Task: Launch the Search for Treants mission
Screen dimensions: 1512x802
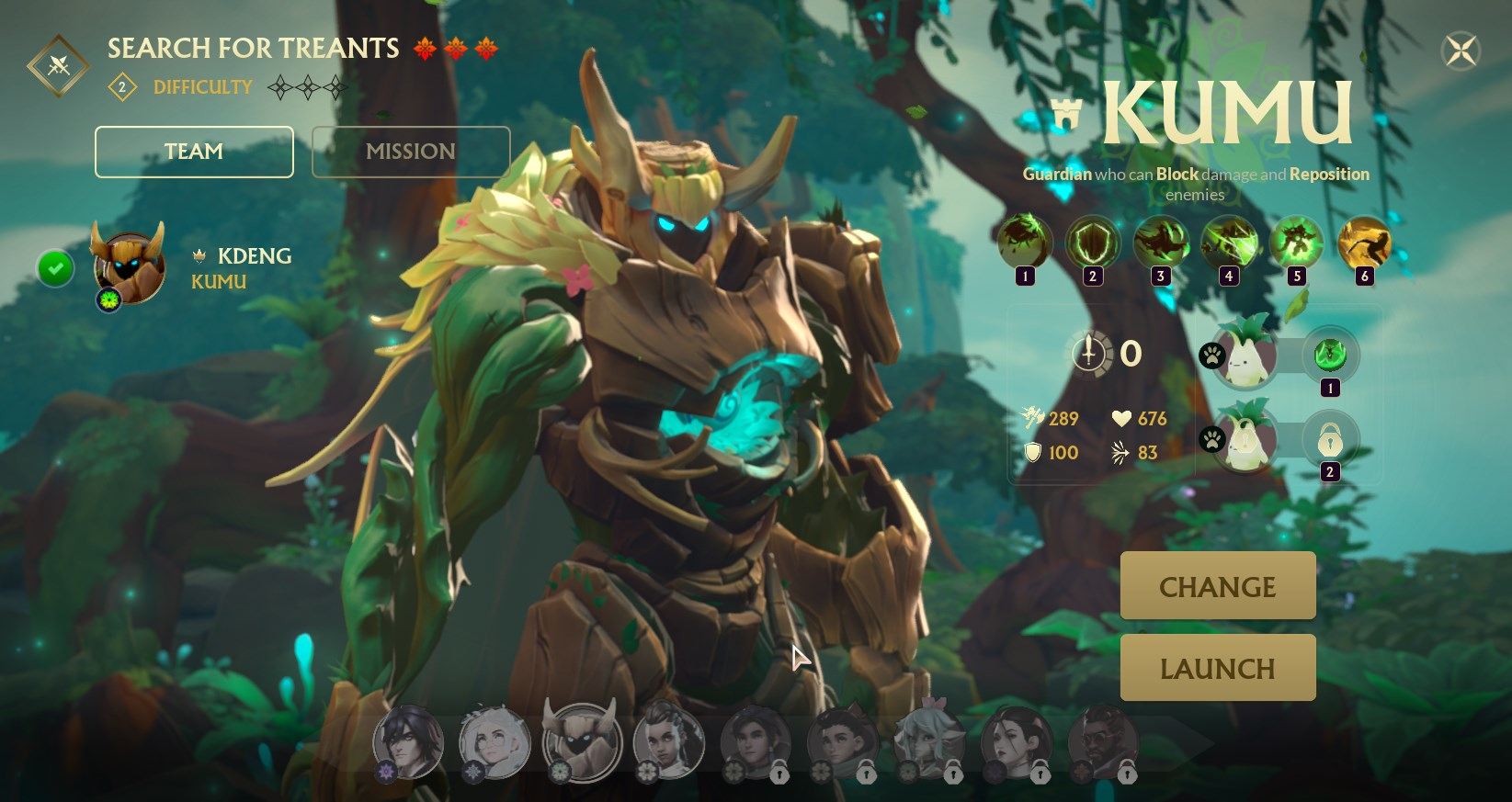Action: click(1217, 668)
